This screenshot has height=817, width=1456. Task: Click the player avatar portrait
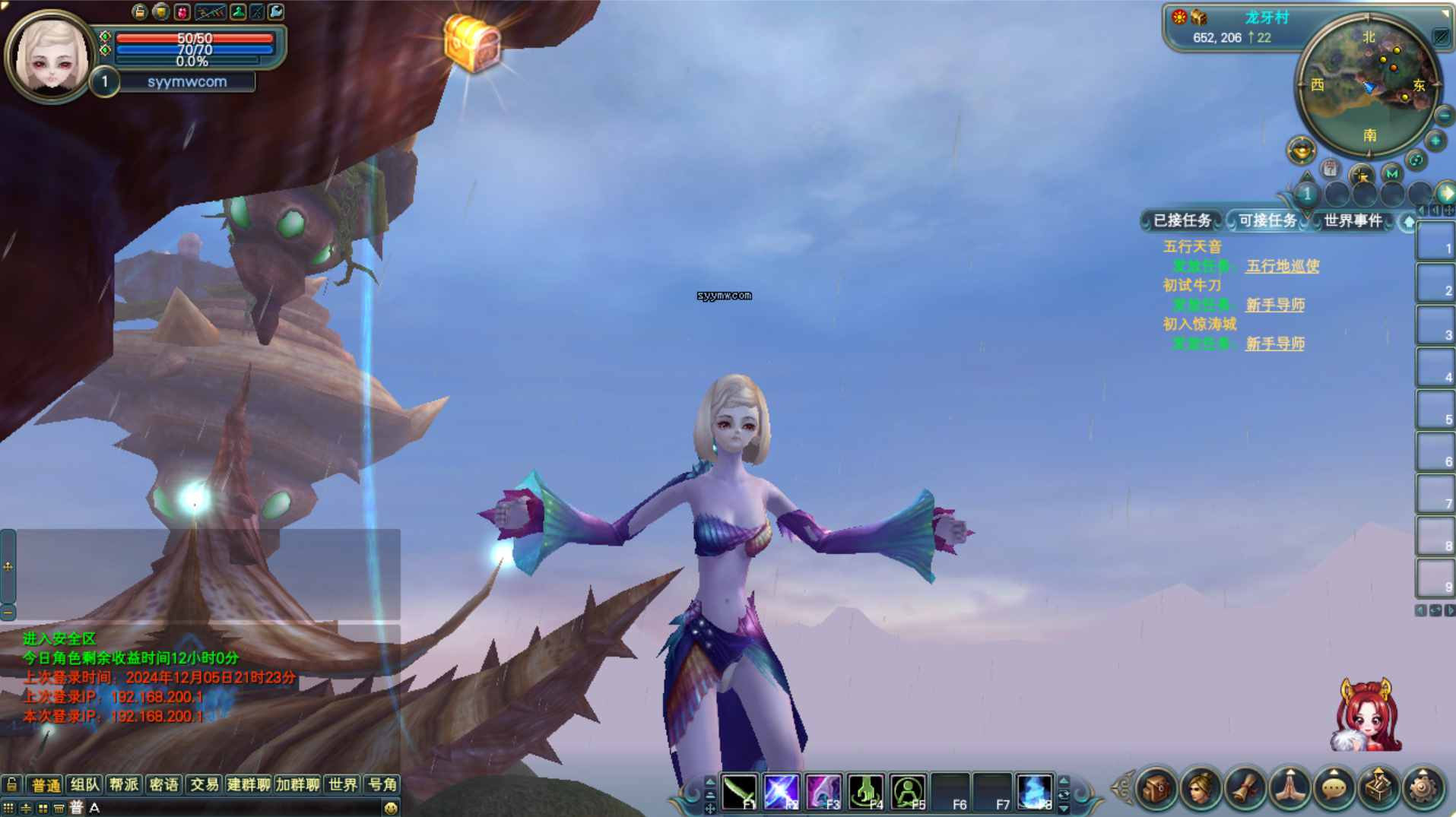pos(50,57)
